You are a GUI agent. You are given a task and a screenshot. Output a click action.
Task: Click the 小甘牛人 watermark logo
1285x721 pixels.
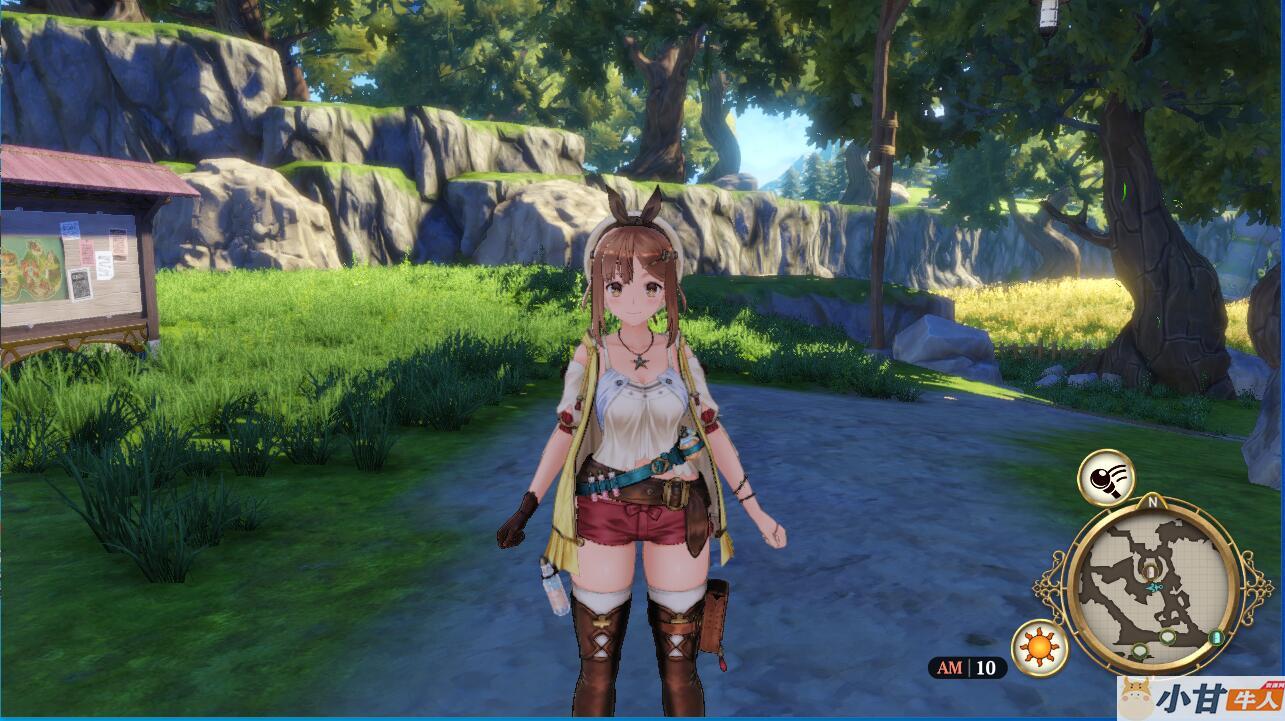point(1200,697)
